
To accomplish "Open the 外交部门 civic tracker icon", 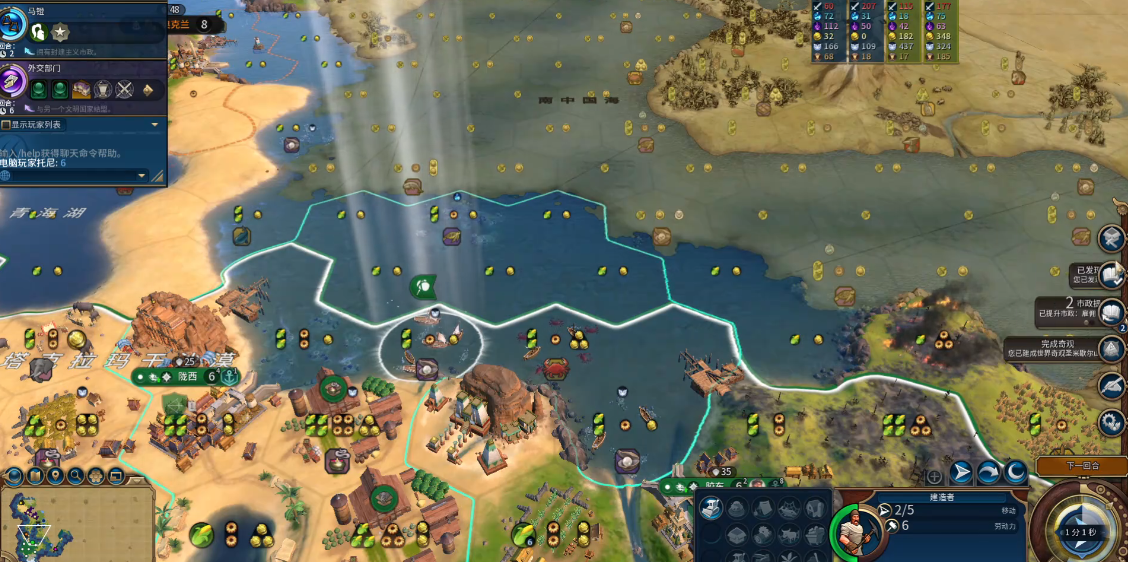I will point(13,80).
